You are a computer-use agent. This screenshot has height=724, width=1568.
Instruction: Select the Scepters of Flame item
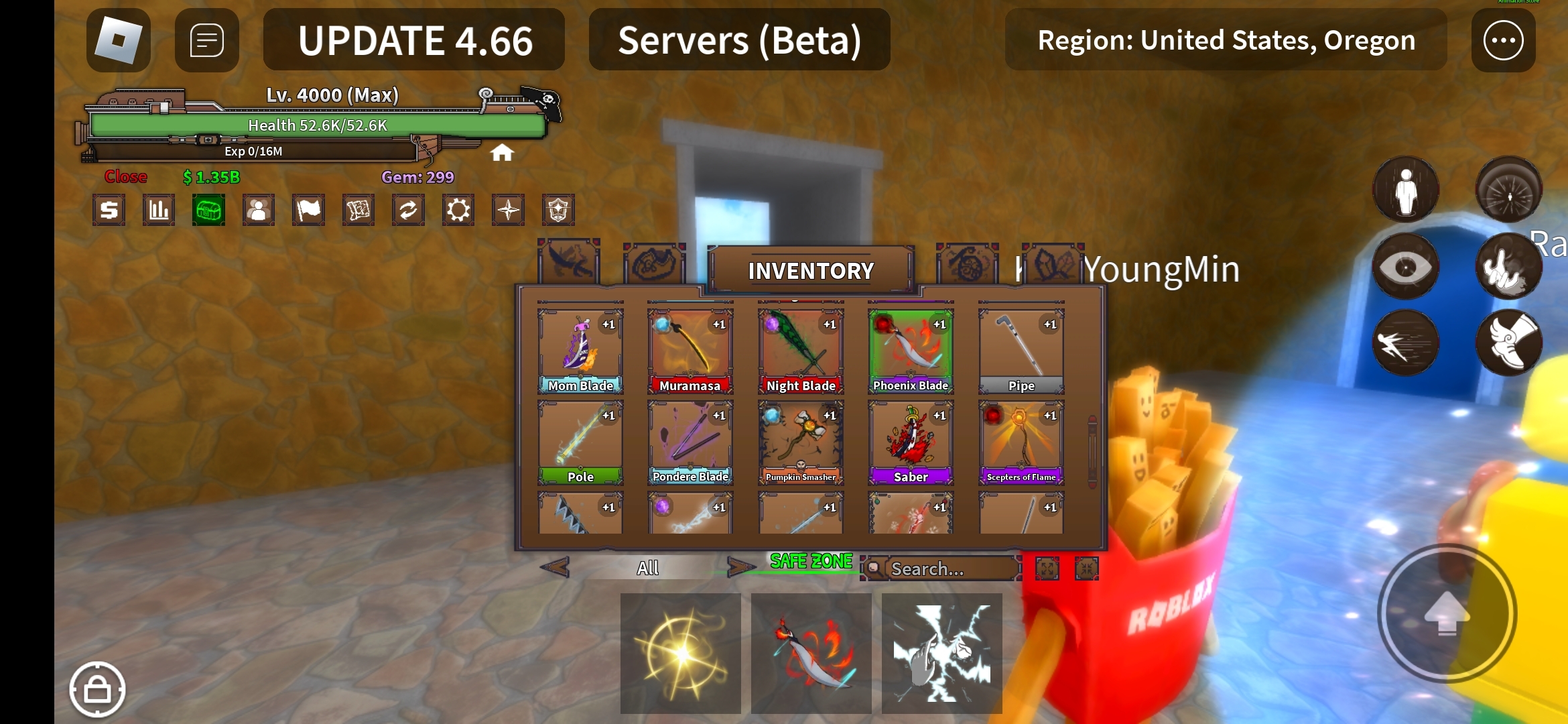point(1021,442)
